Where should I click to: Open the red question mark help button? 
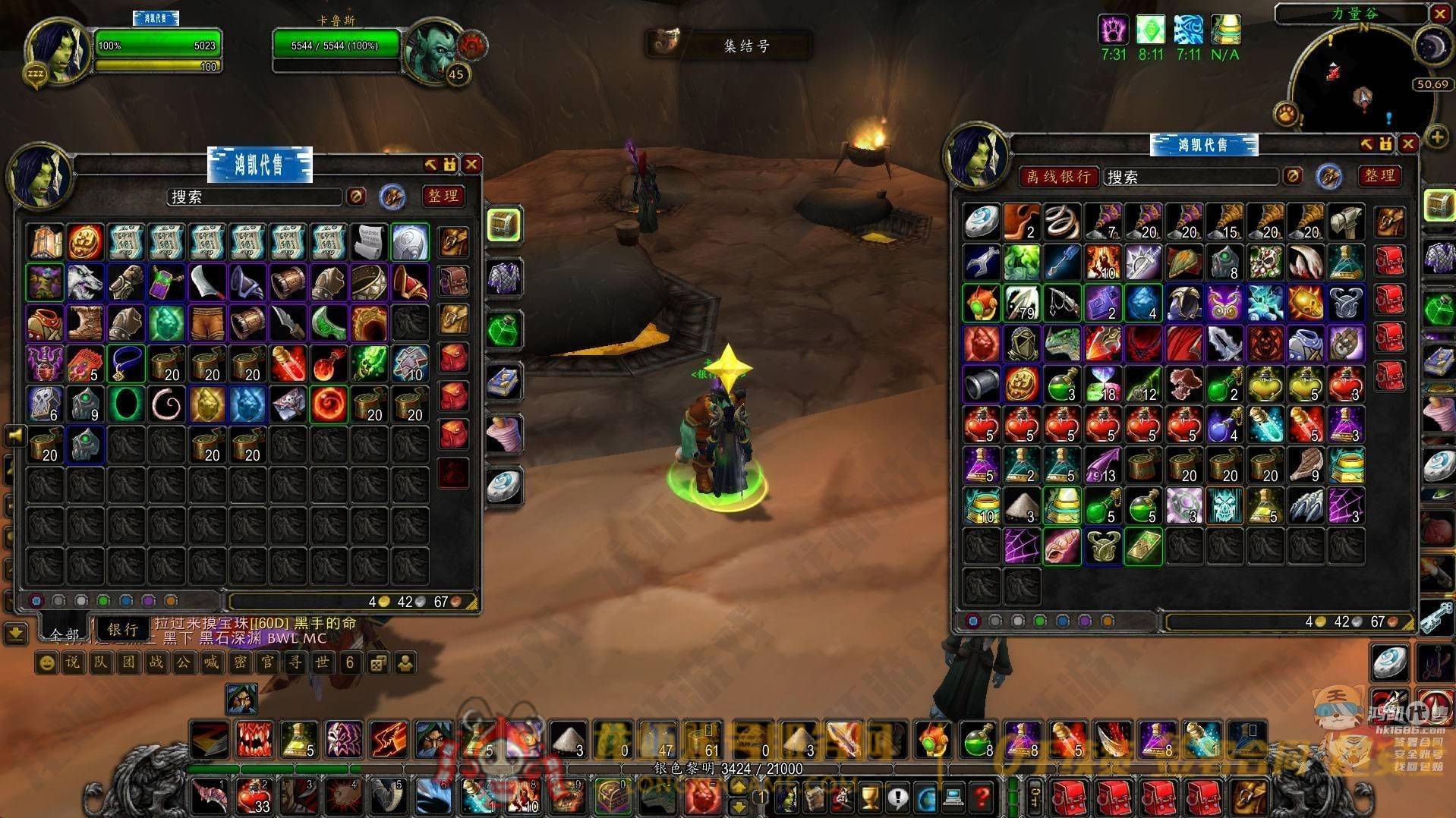click(982, 797)
